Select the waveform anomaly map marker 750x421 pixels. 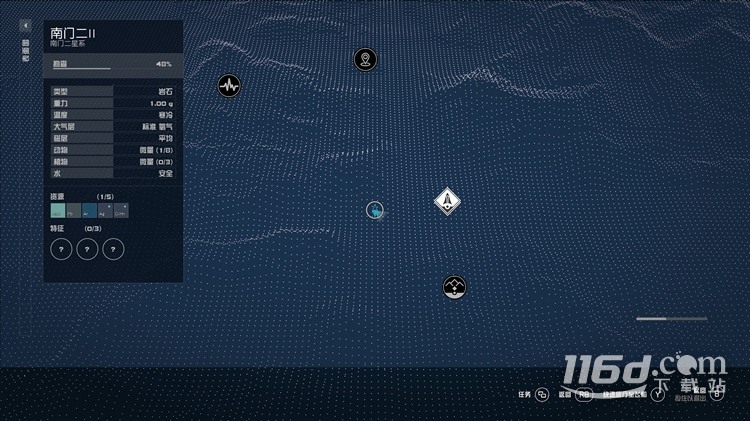coord(229,85)
